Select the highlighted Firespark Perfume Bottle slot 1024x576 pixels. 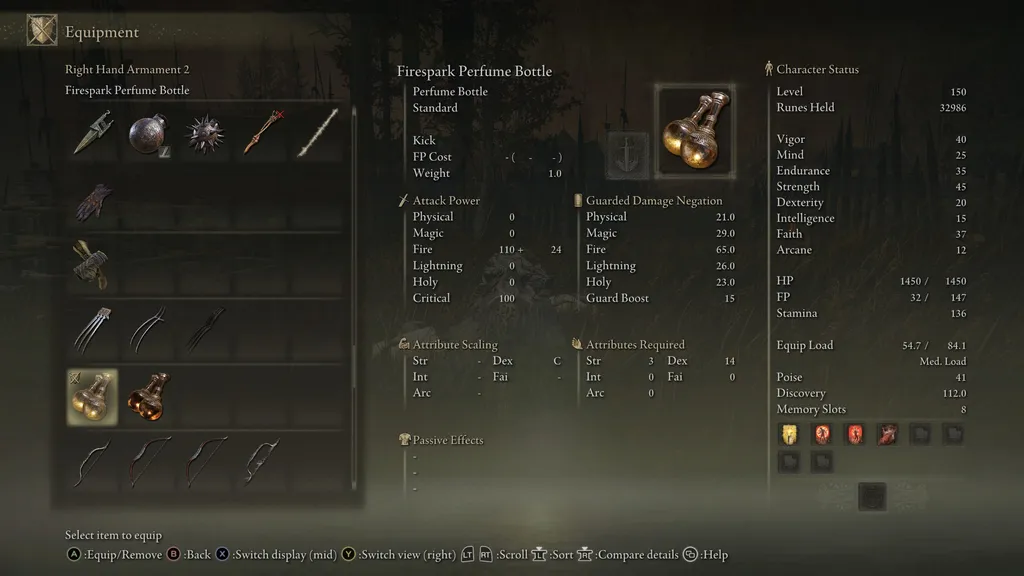tap(92, 397)
